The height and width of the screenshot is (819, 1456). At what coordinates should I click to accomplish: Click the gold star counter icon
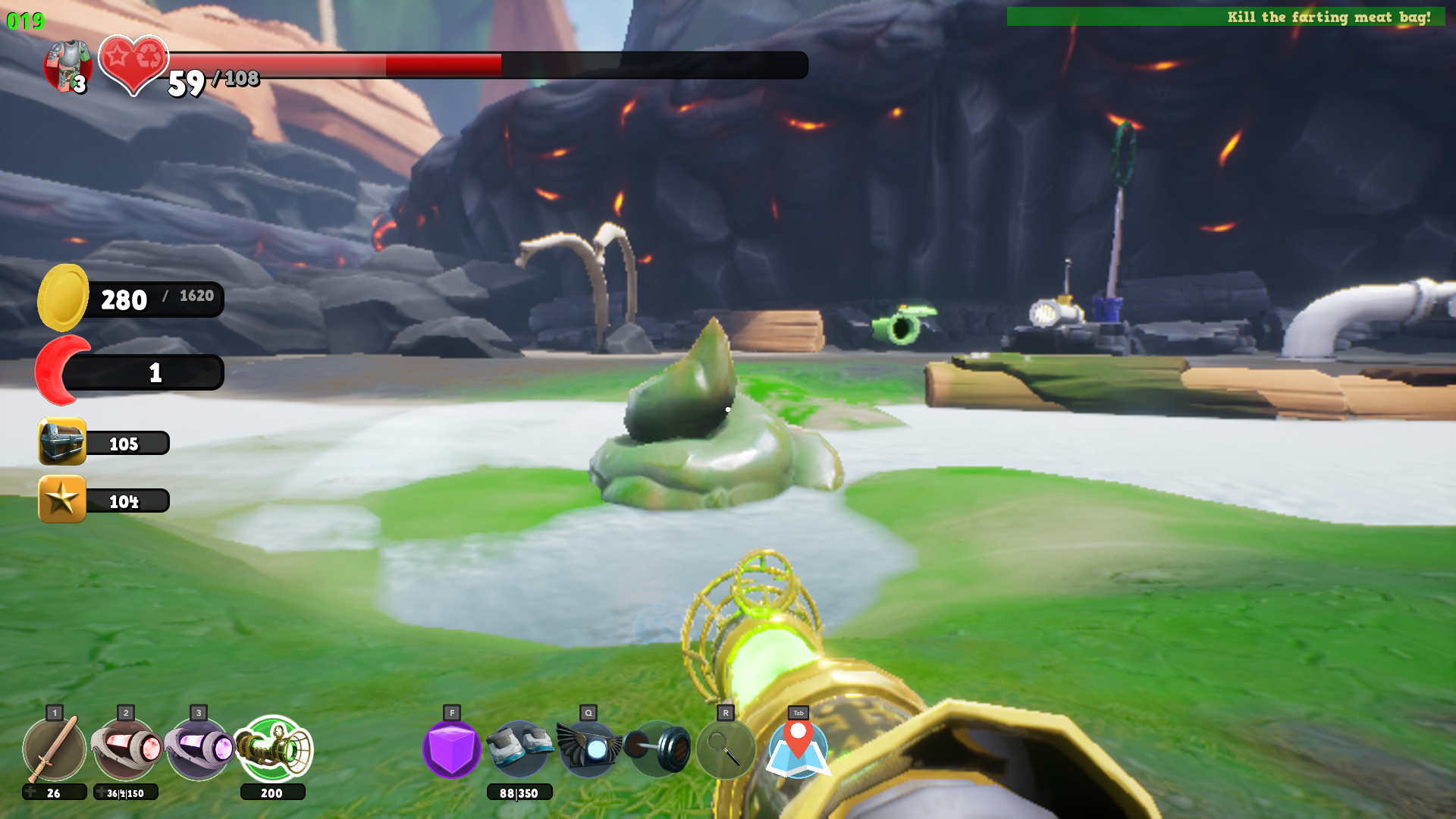pyautogui.click(x=62, y=499)
